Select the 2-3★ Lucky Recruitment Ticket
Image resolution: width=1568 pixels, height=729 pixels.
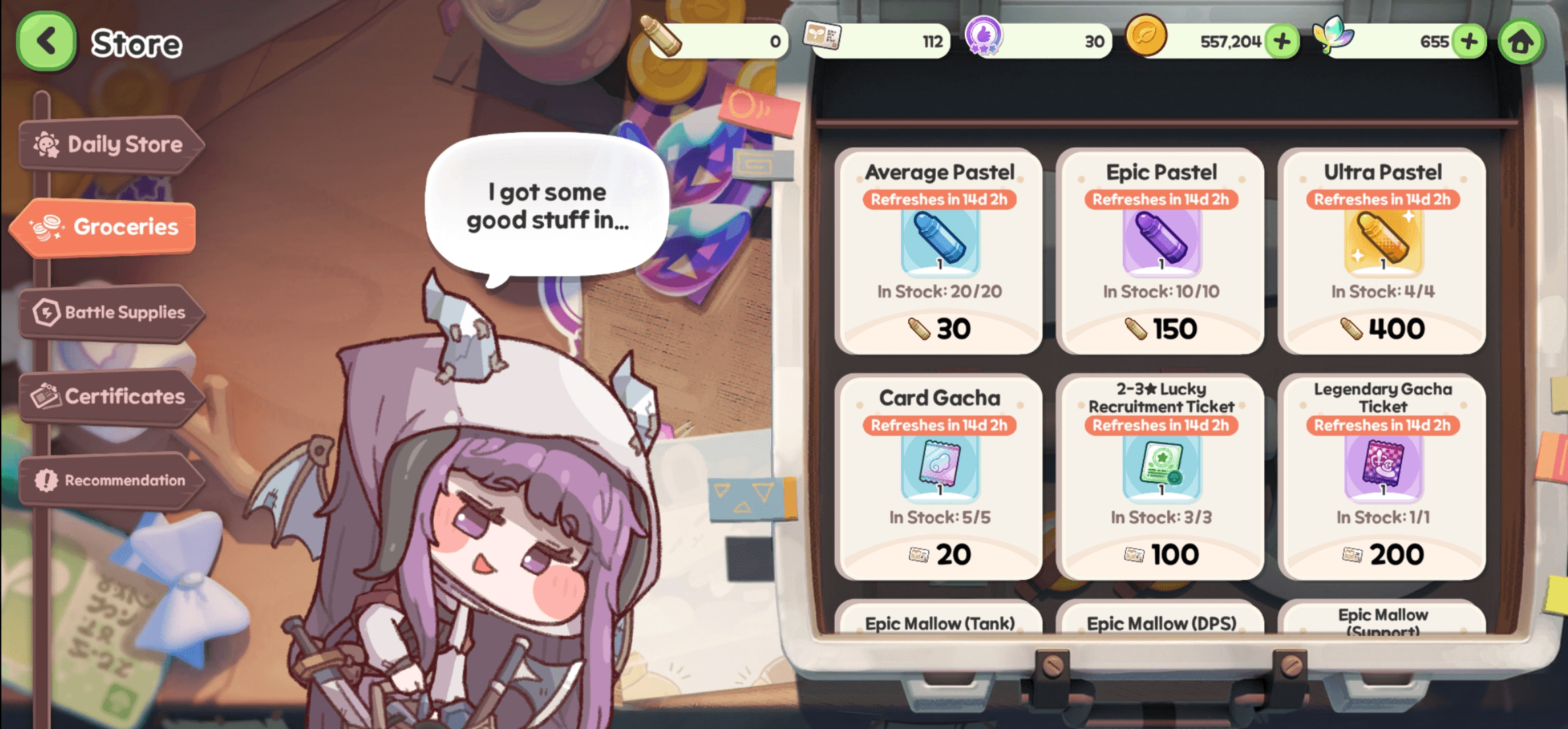(1160, 477)
